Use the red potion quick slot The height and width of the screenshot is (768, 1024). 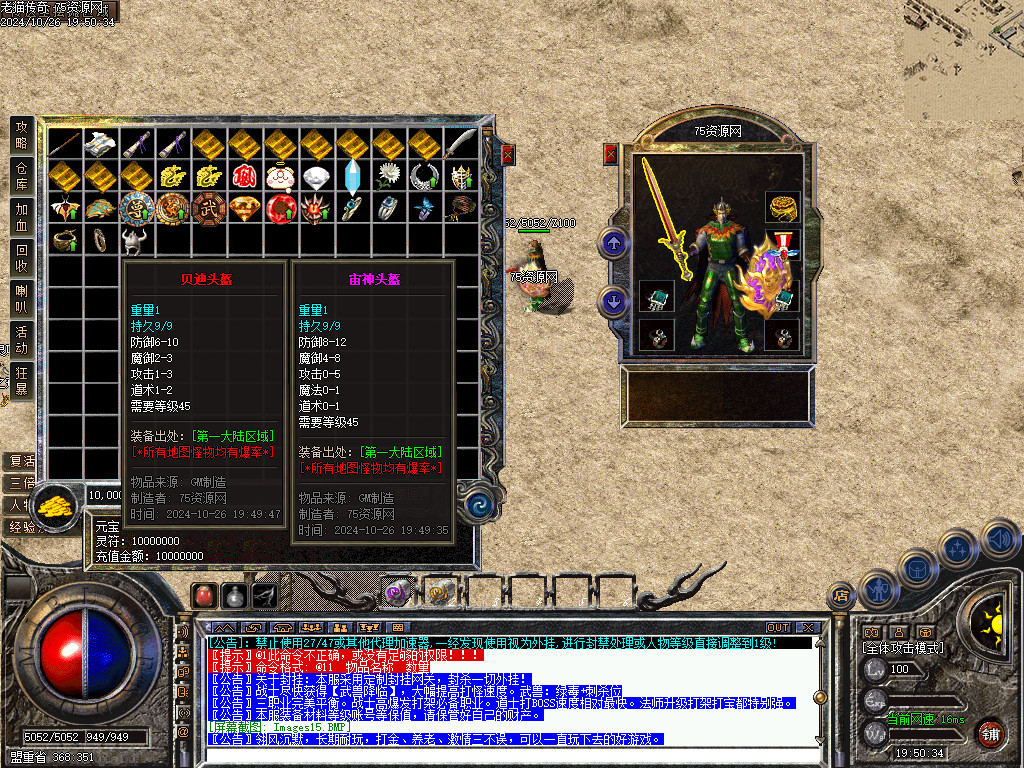[204, 596]
